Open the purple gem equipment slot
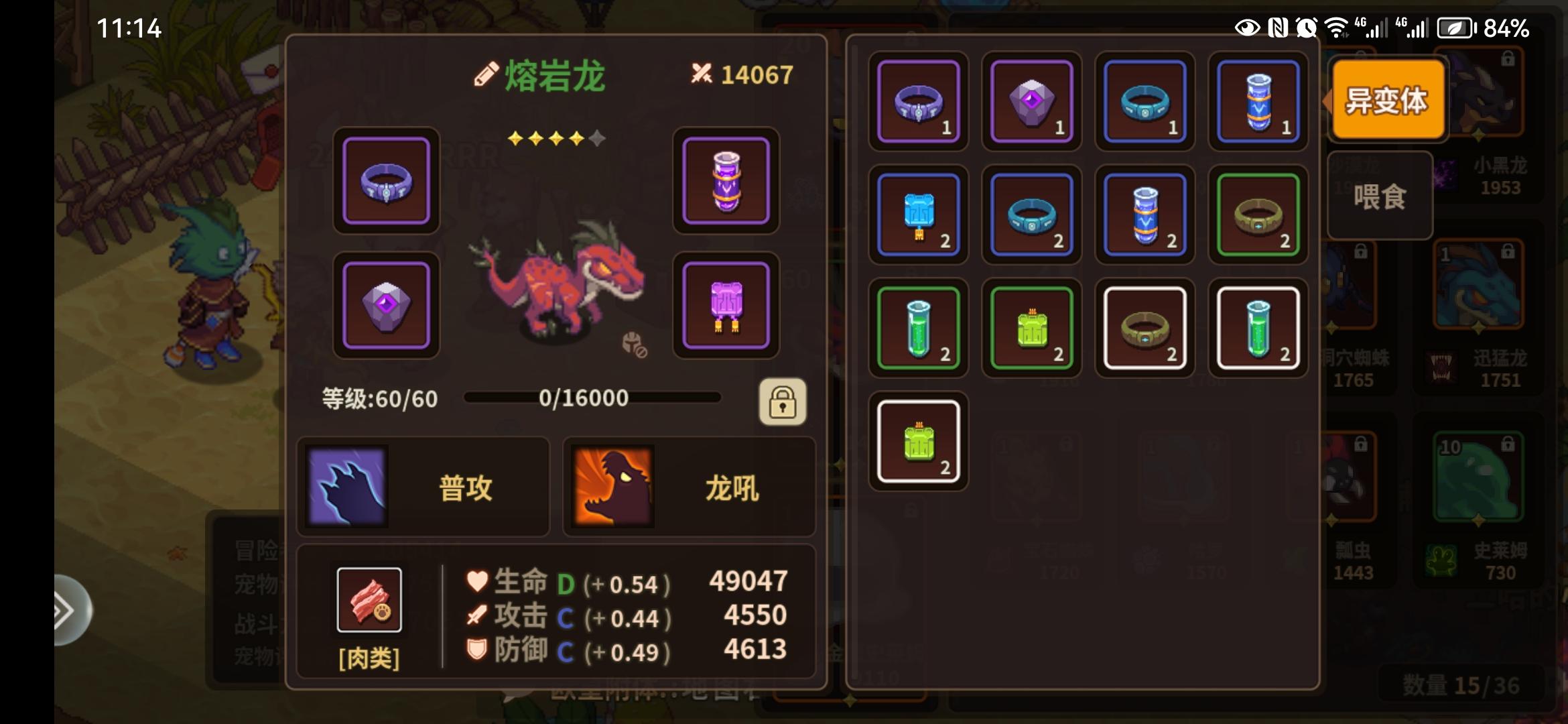The image size is (1568, 724). pyautogui.click(x=386, y=306)
